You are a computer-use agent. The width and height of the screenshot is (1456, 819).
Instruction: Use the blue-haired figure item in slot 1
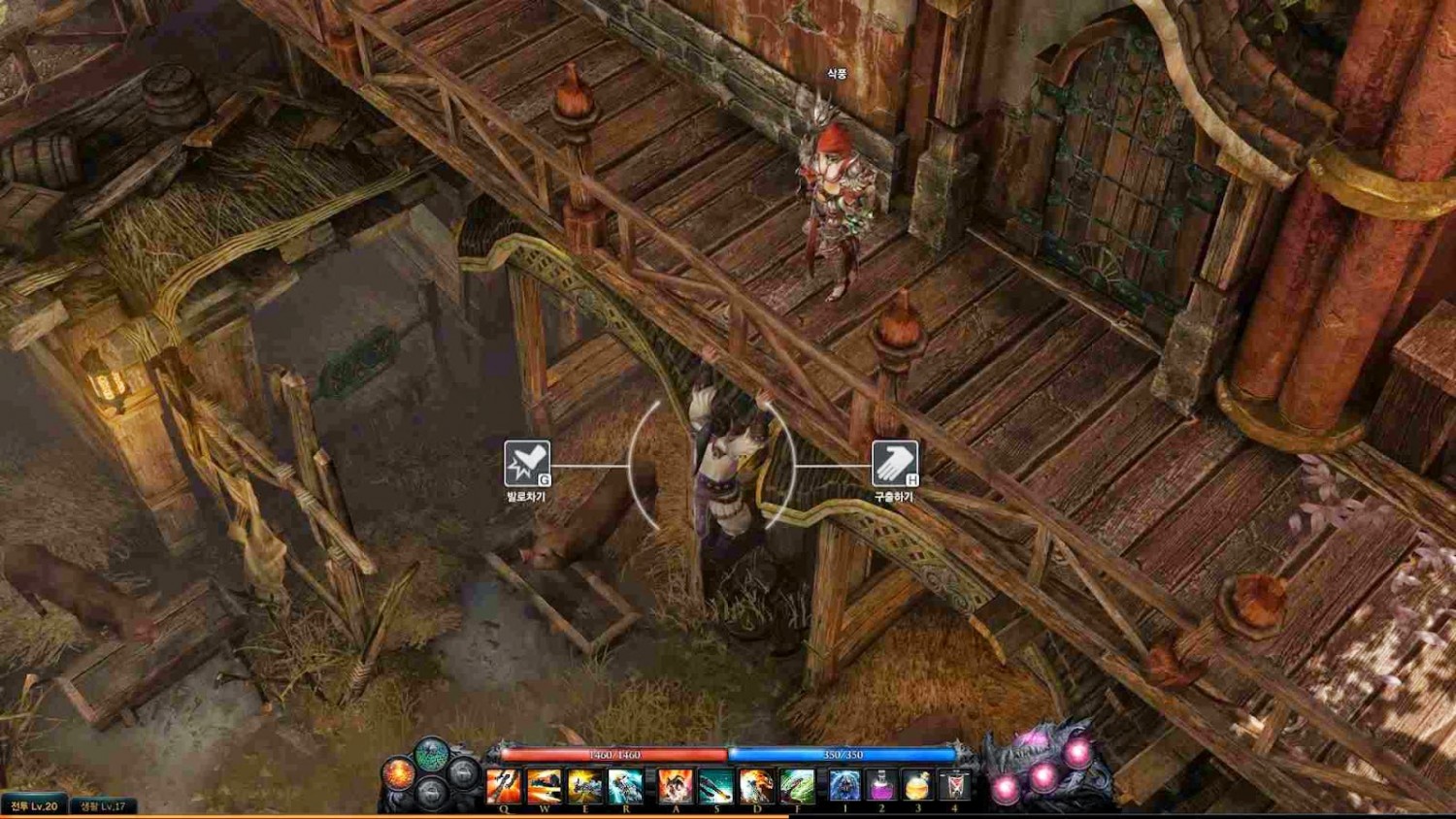(x=844, y=785)
